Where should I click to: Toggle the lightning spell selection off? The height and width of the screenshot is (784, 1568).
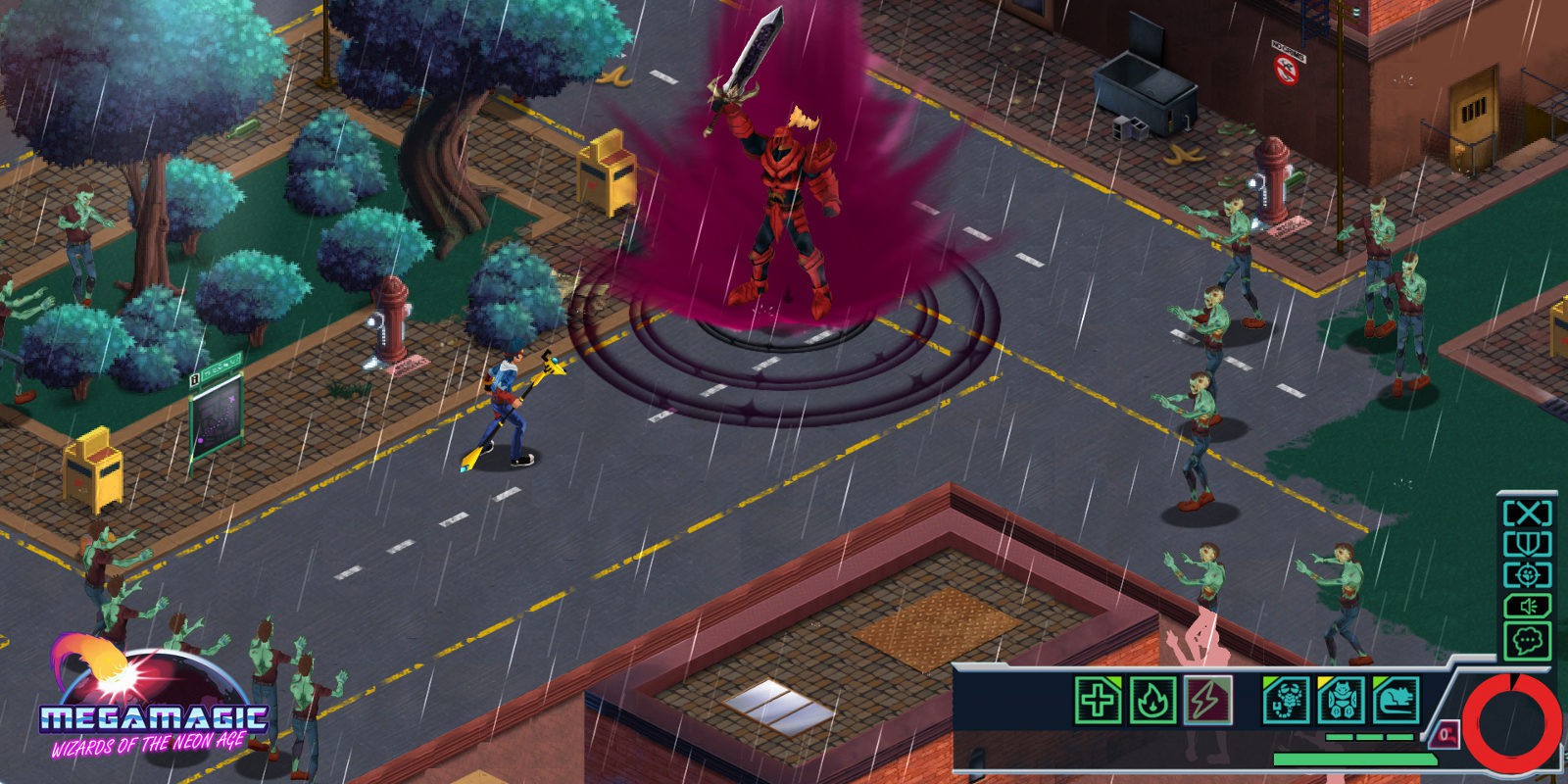pos(1209,702)
